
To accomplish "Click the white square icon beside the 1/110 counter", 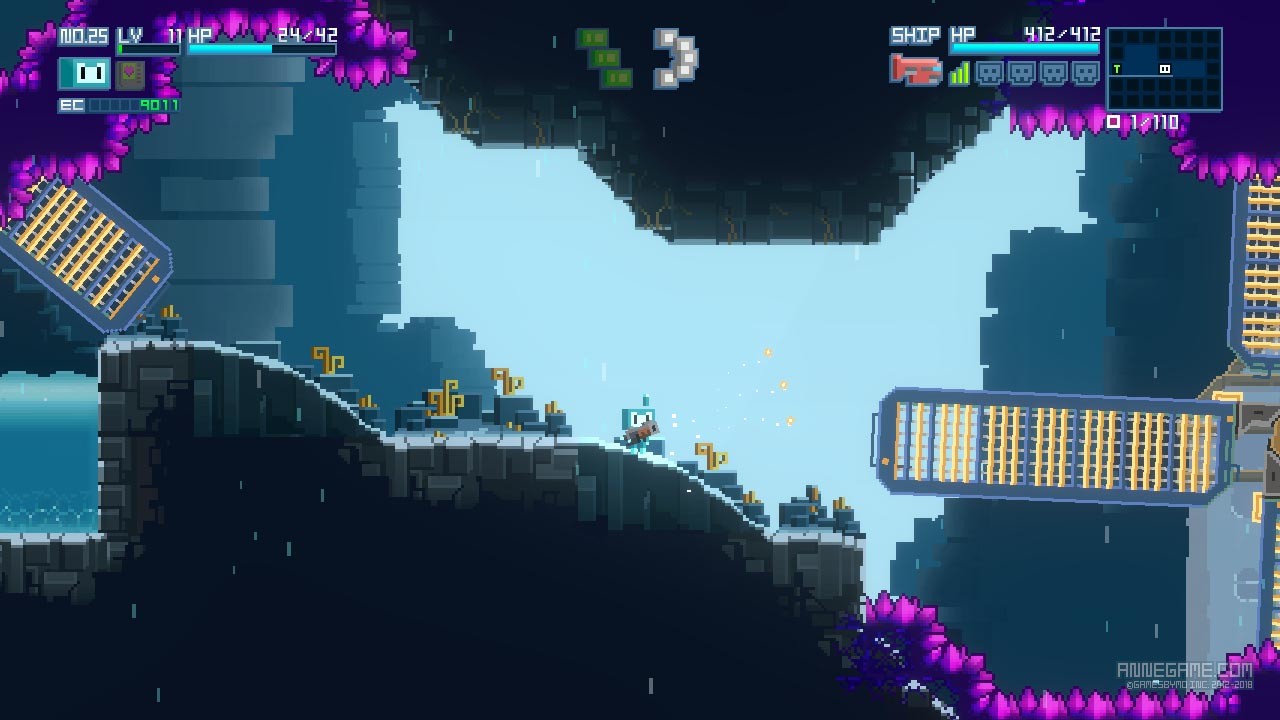I will tap(1113, 121).
